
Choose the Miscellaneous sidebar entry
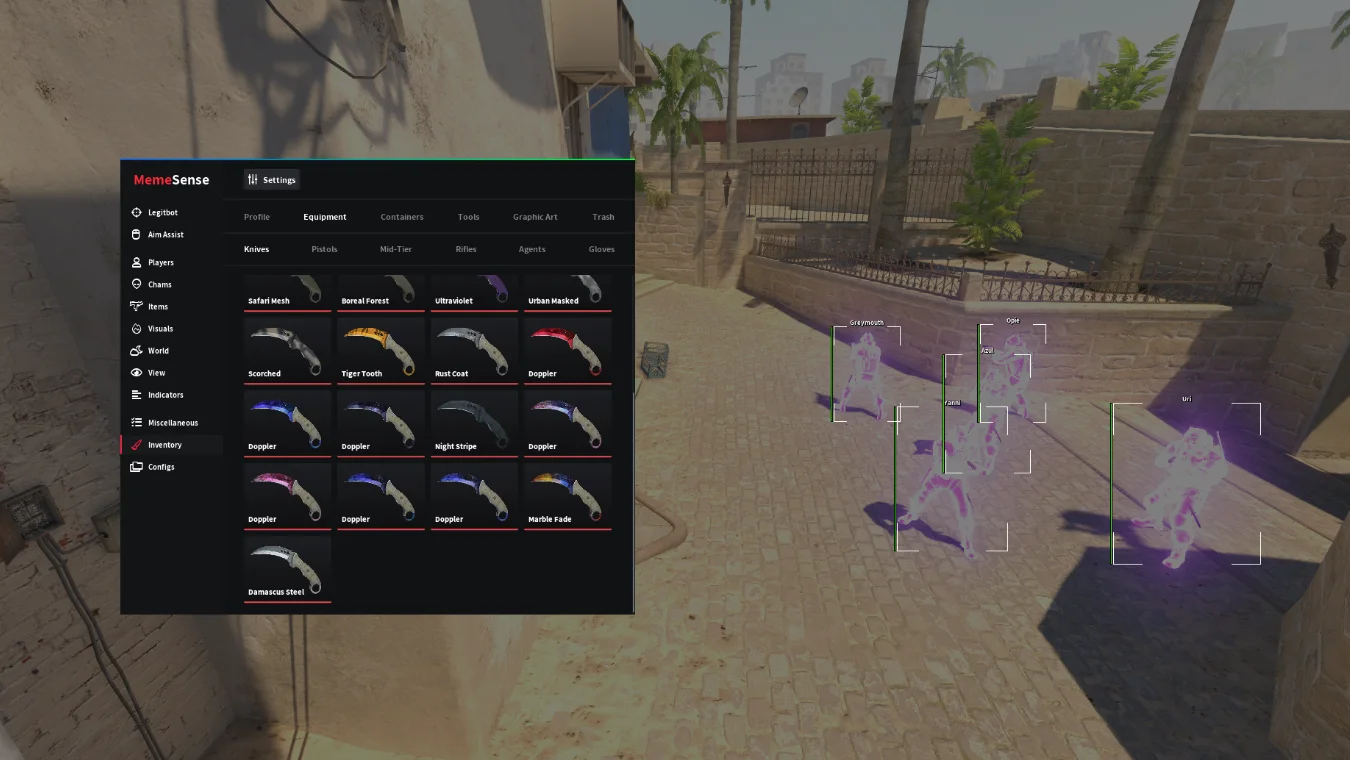click(x=172, y=423)
